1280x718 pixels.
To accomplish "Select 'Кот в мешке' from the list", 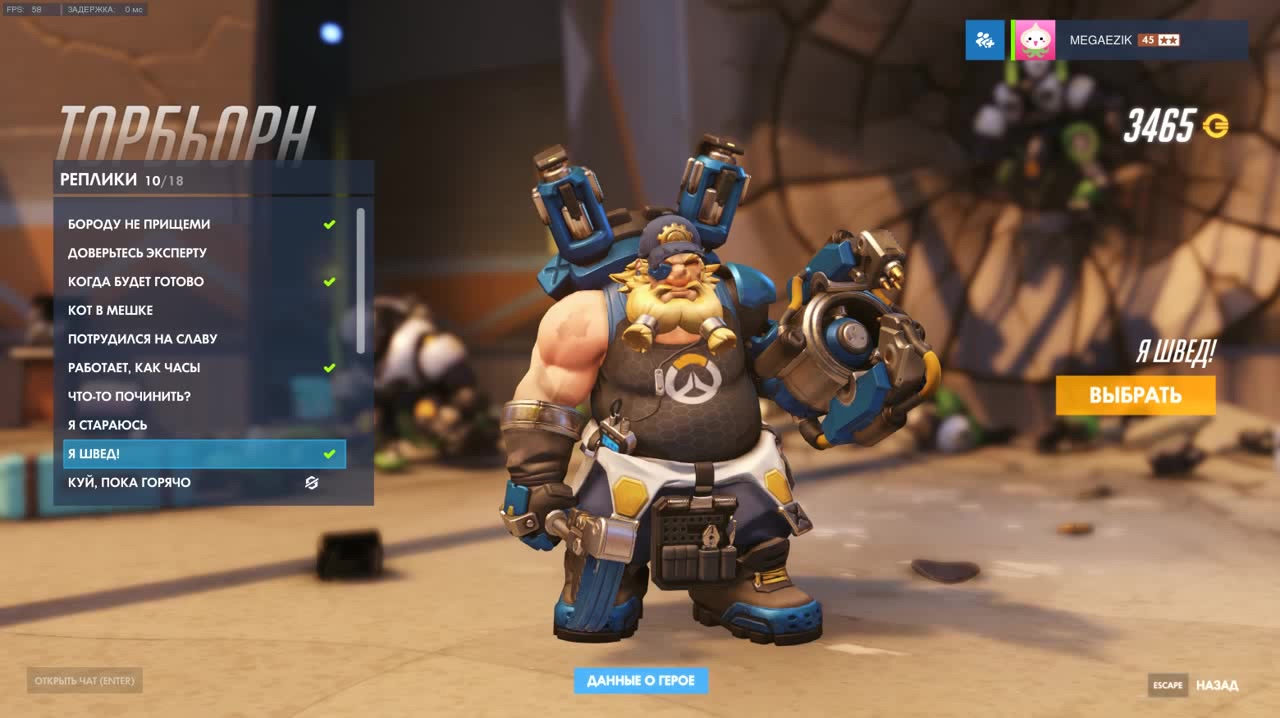I will pos(110,310).
